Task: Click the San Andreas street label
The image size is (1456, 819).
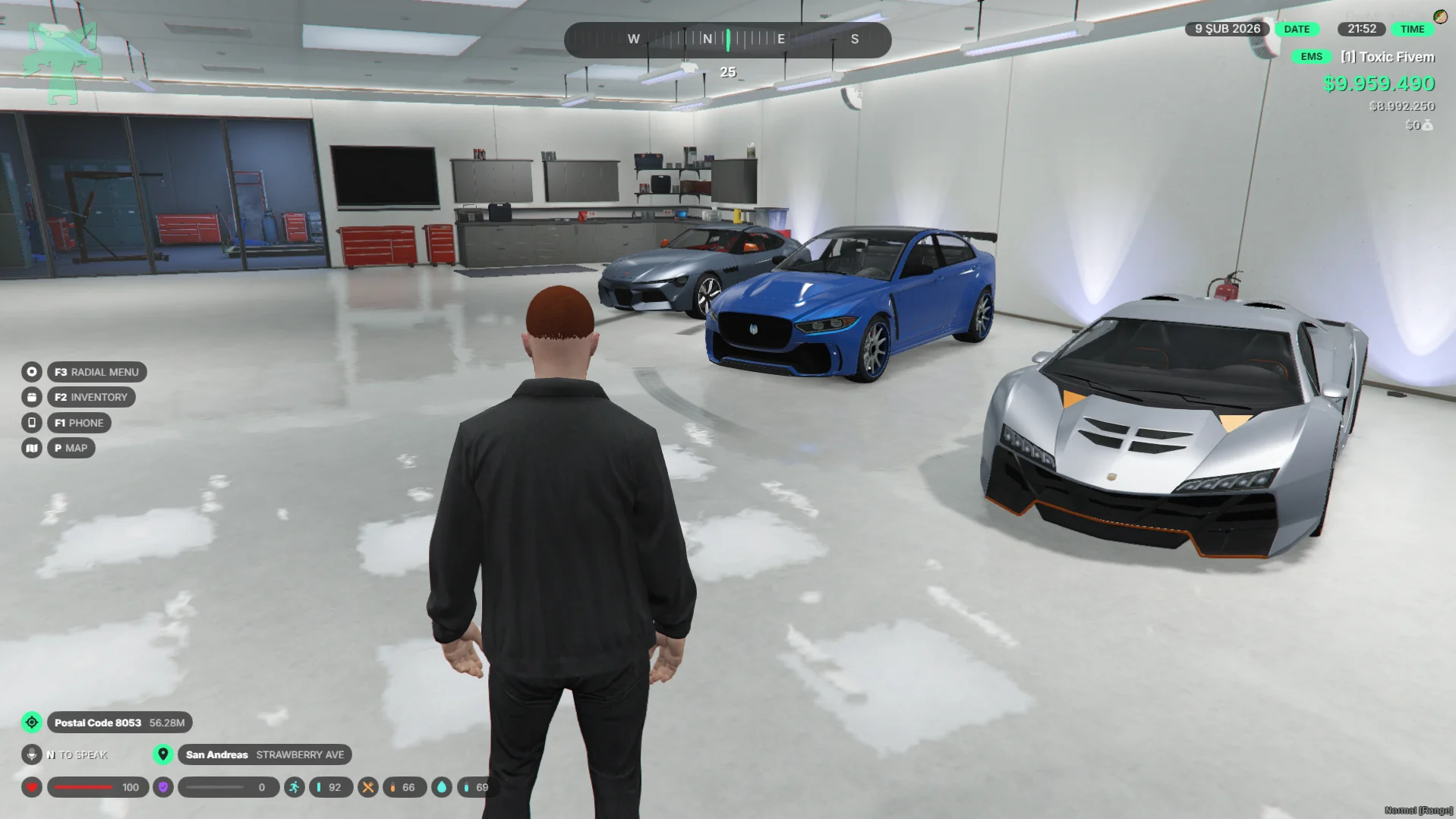Action: 264,754
